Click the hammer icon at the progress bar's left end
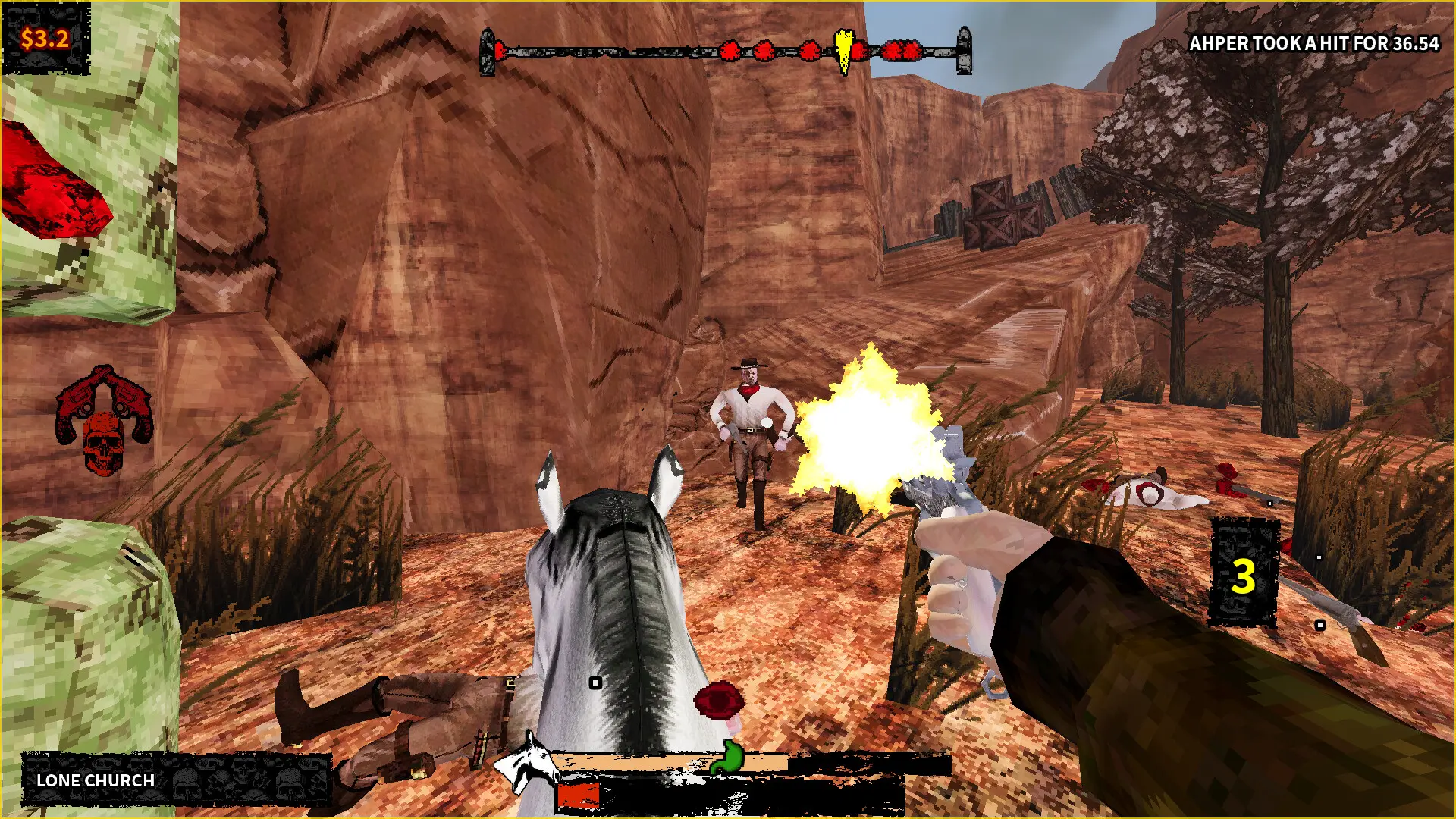Viewport: 1456px width, 819px height. 488,50
